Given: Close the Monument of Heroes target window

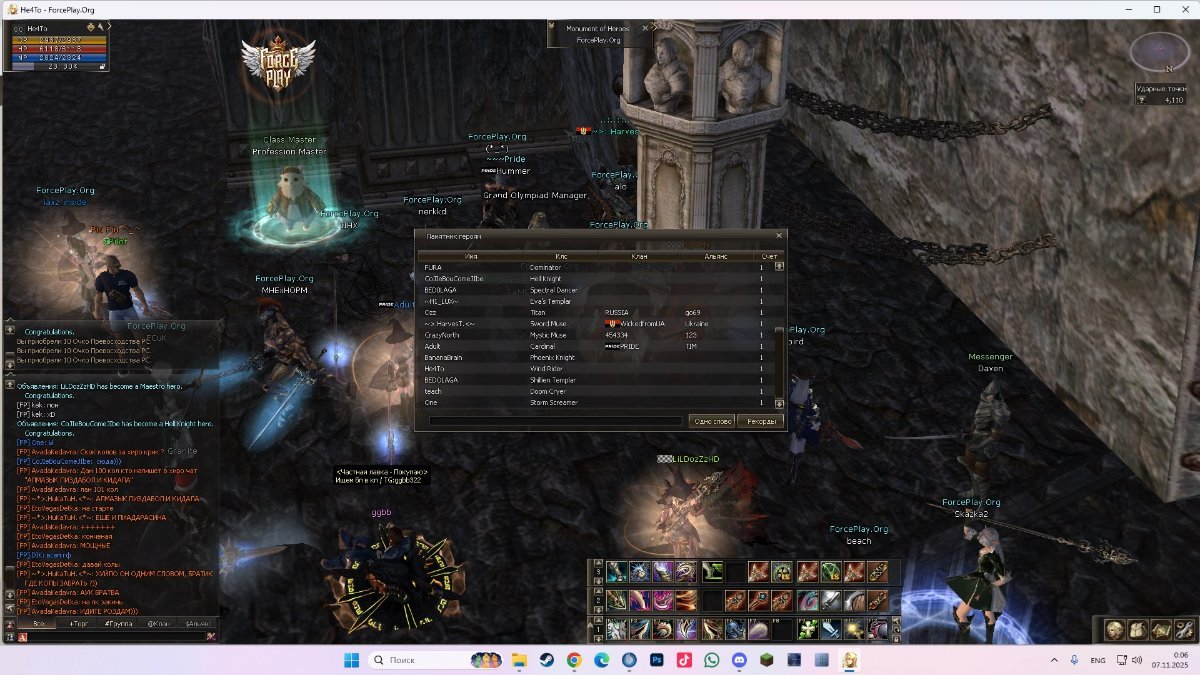Looking at the screenshot, I should pyautogui.click(x=645, y=28).
